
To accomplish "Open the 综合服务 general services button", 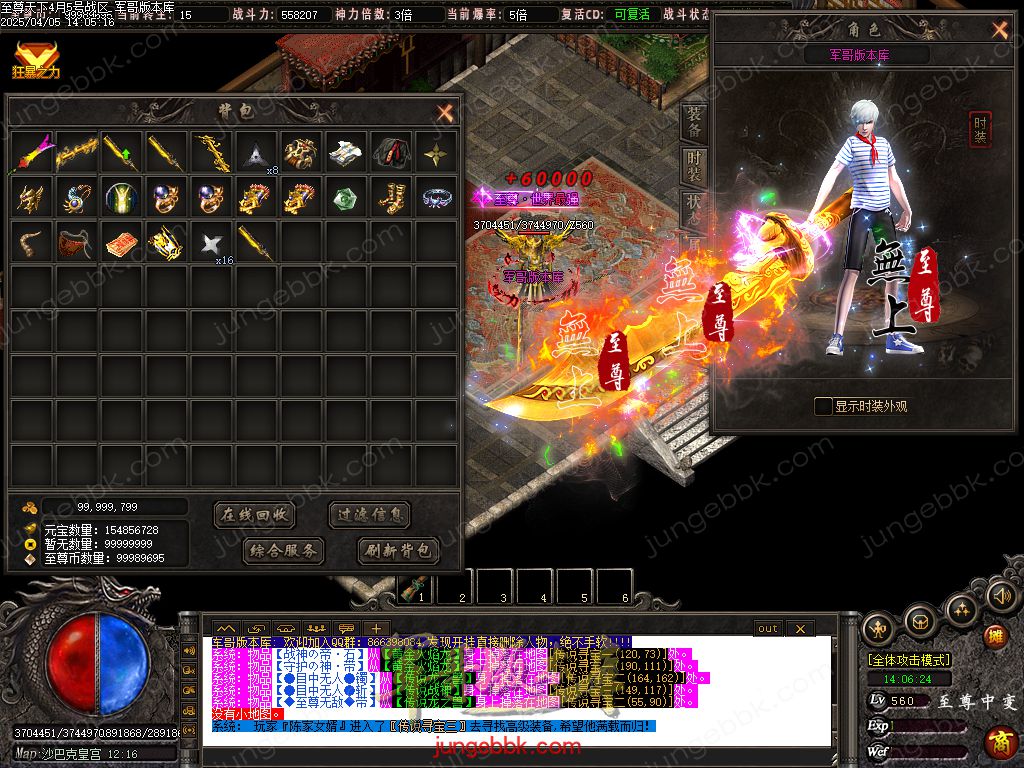I will [x=283, y=550].
